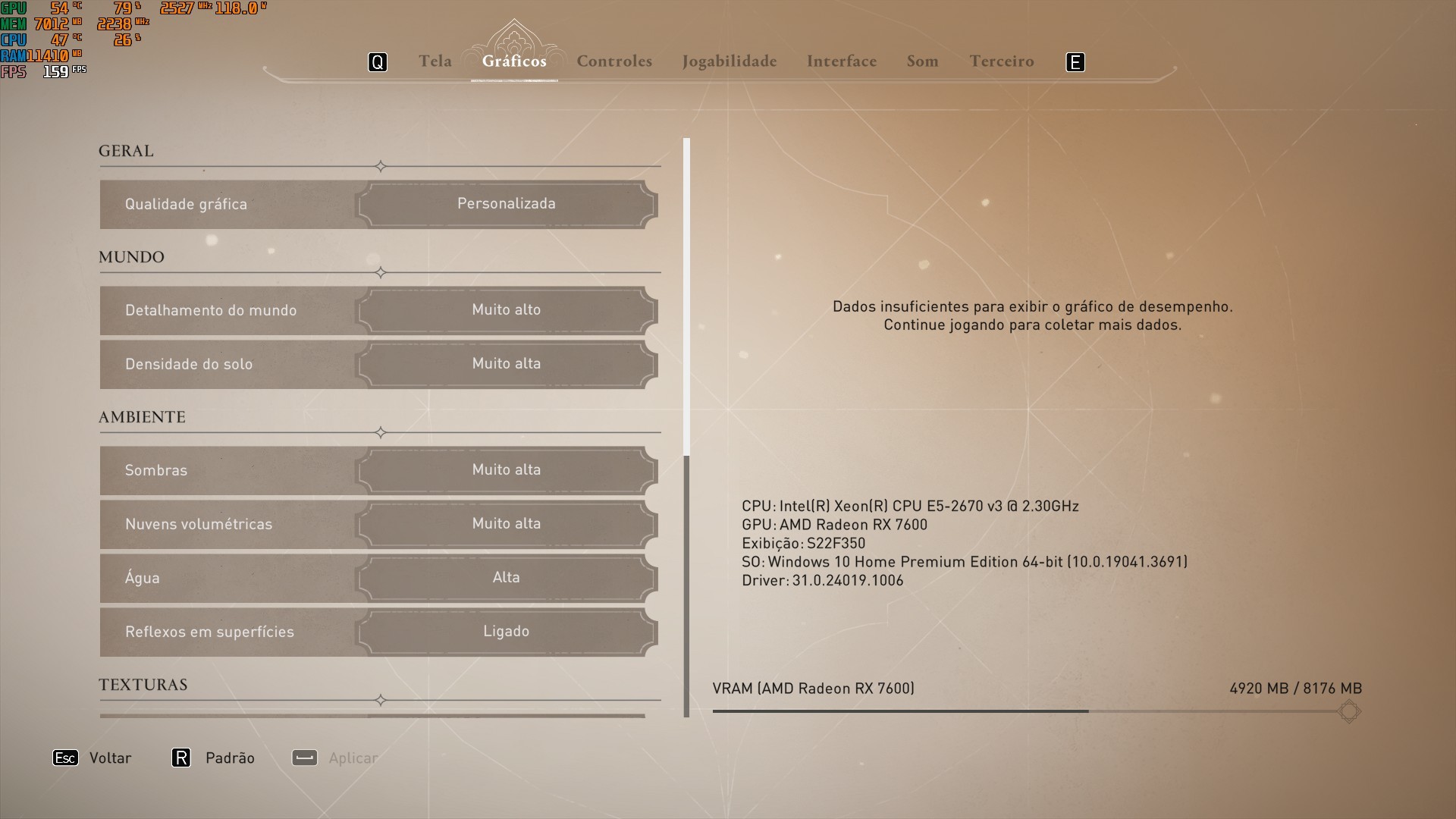
Task: Open the Terceiro tab
Action: [1001, 61]
